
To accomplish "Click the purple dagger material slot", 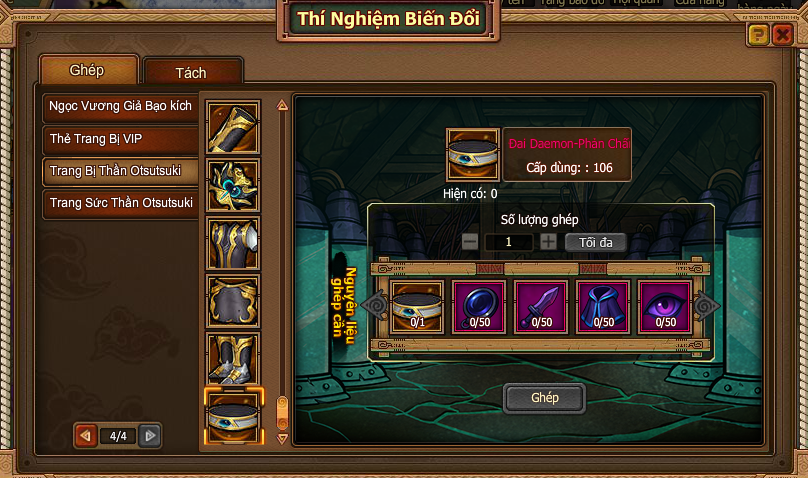I will point(541,305).
